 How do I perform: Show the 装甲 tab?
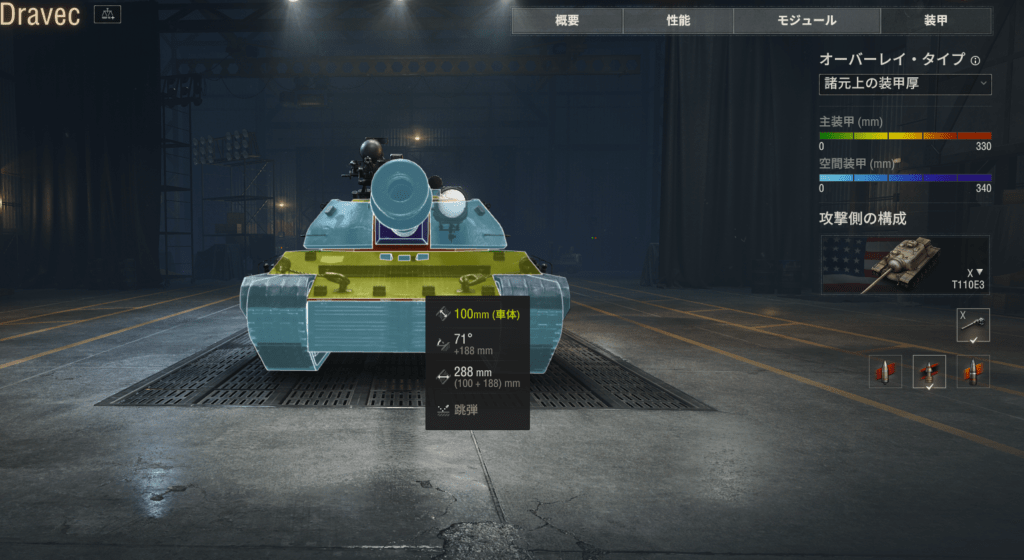[x=936, y=21]
